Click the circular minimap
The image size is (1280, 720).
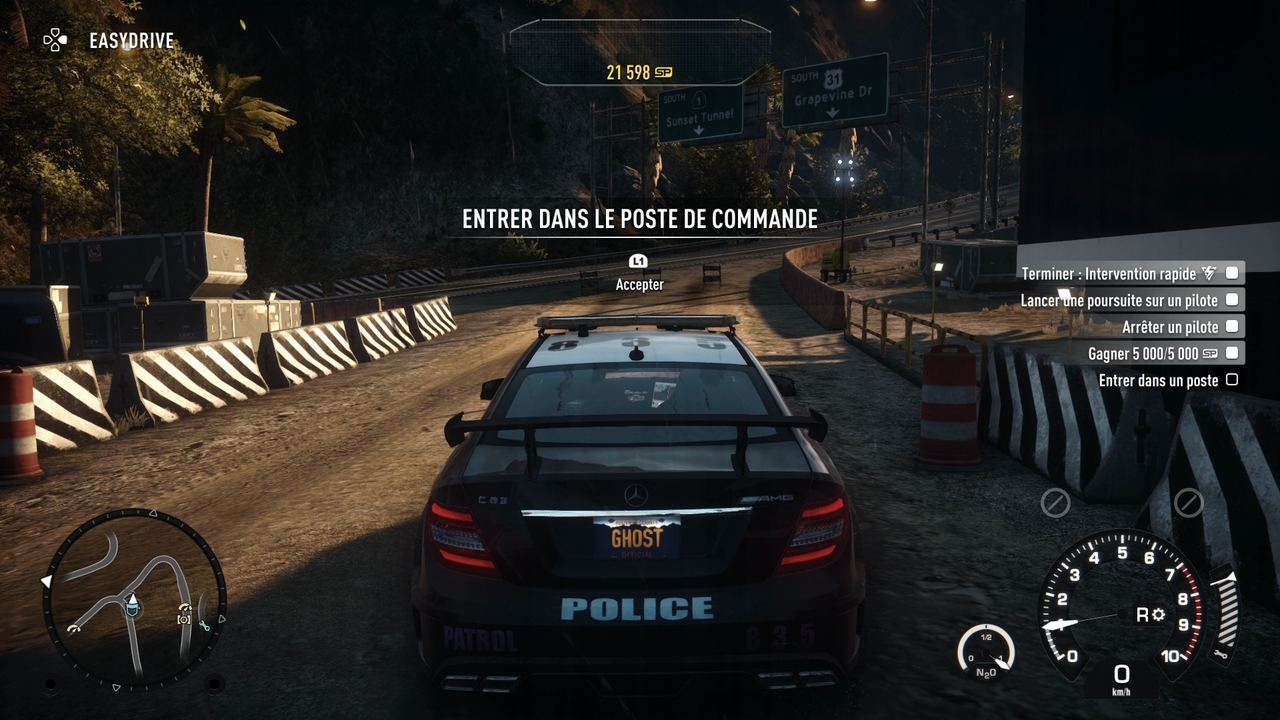[134, 599]
